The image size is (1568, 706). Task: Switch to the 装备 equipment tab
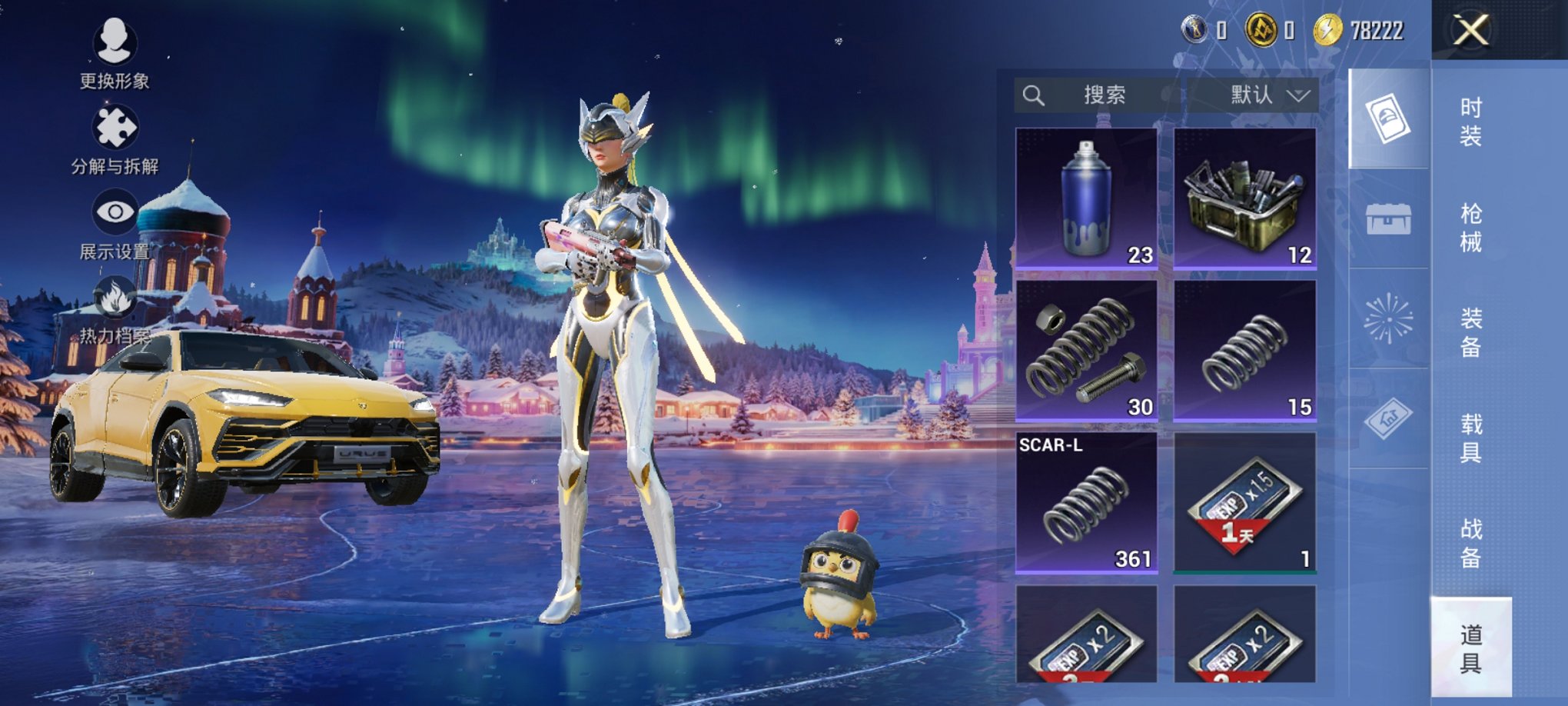[1470, 333]
